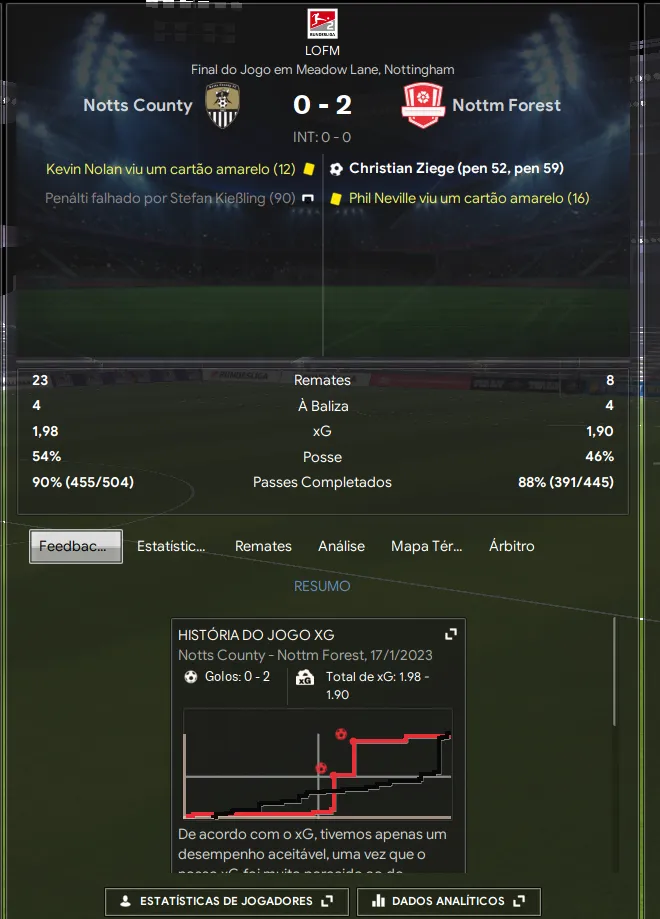Image resolution: width=660 pixels, height=919 pixels.
Task: Click Stefan Kießling's missed penalty event
Action: coord(170,198)
